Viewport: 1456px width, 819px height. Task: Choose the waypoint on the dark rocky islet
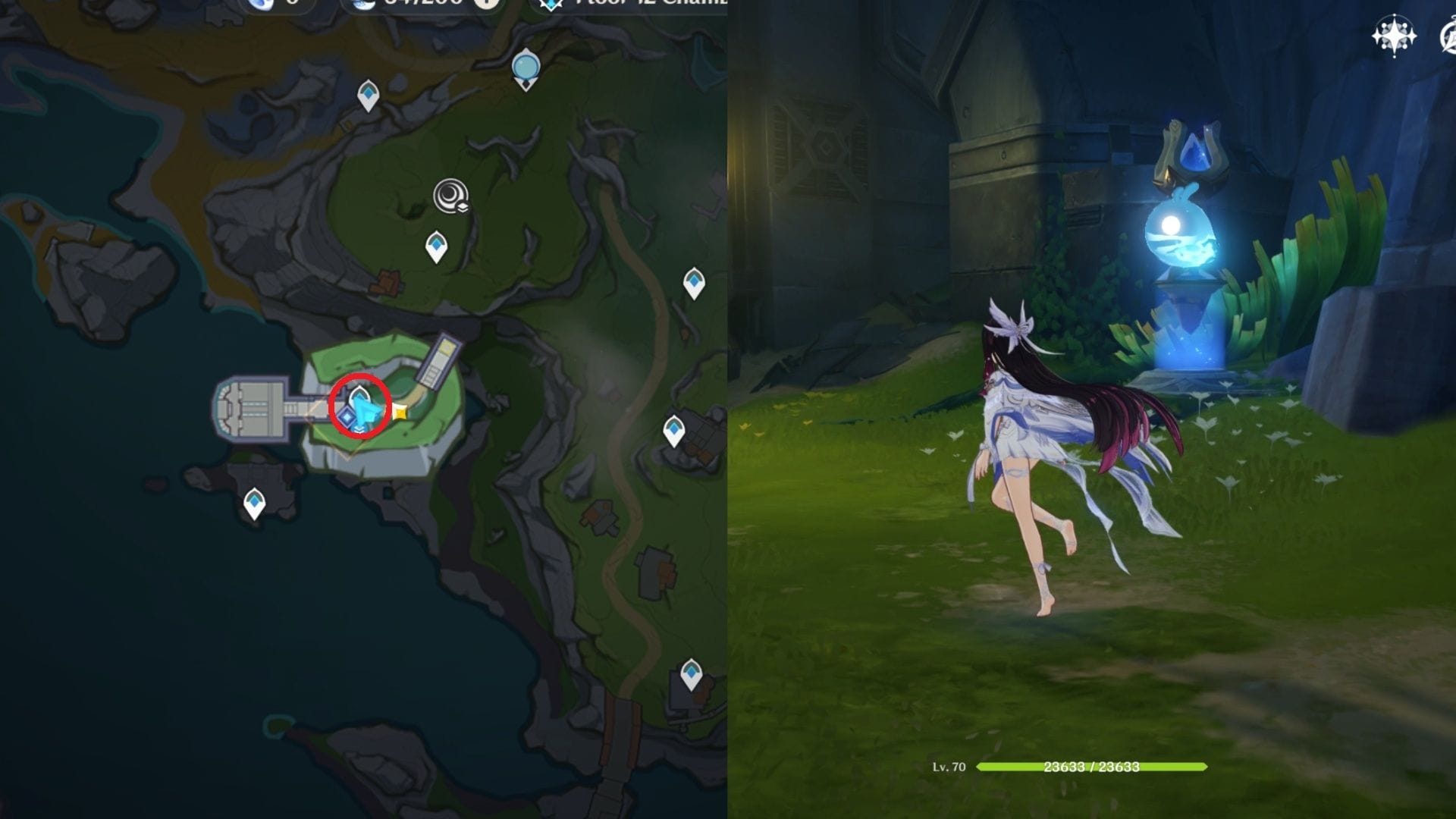click(254, 502)
